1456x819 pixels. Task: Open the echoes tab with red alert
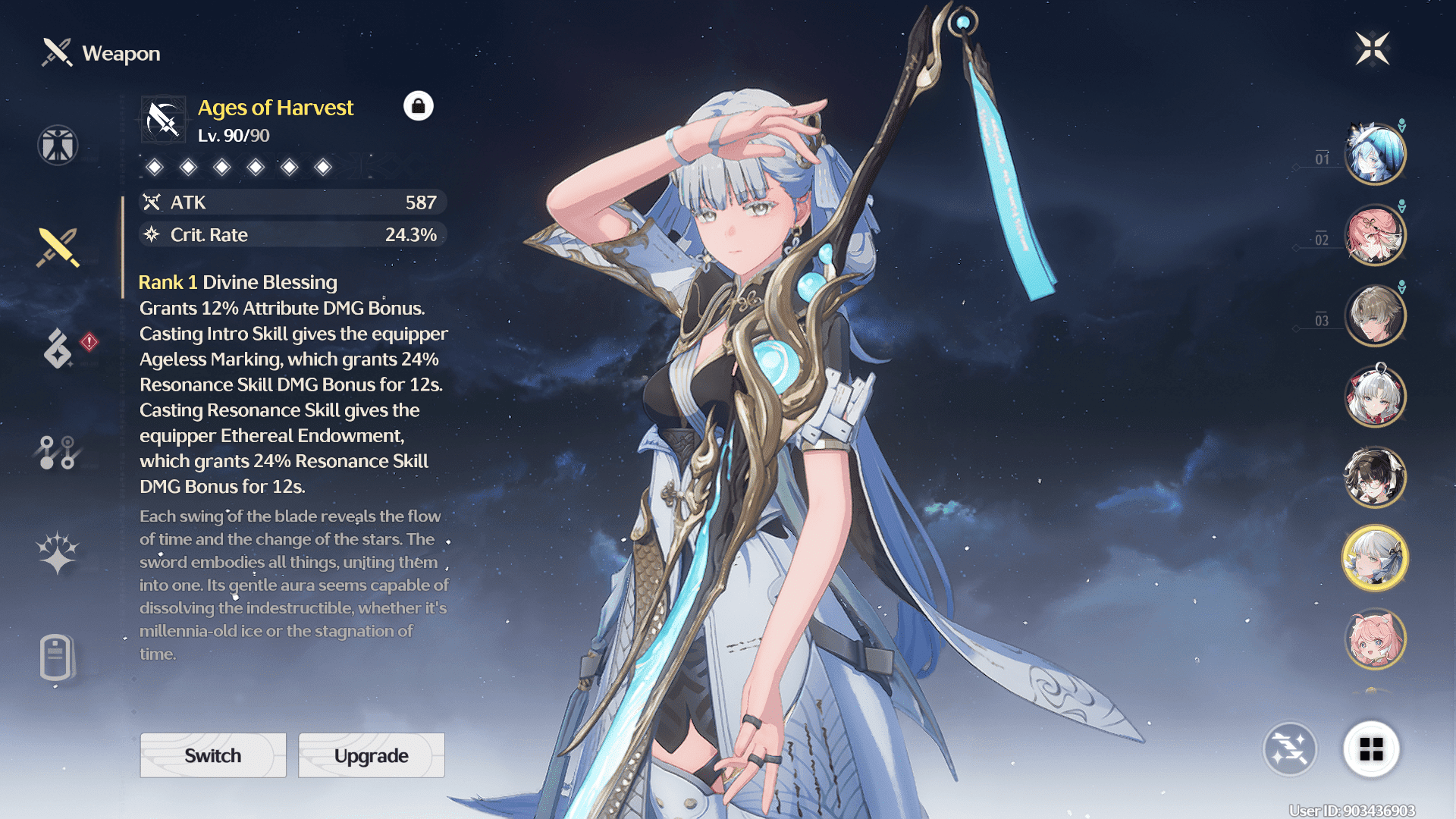point(59,349)
